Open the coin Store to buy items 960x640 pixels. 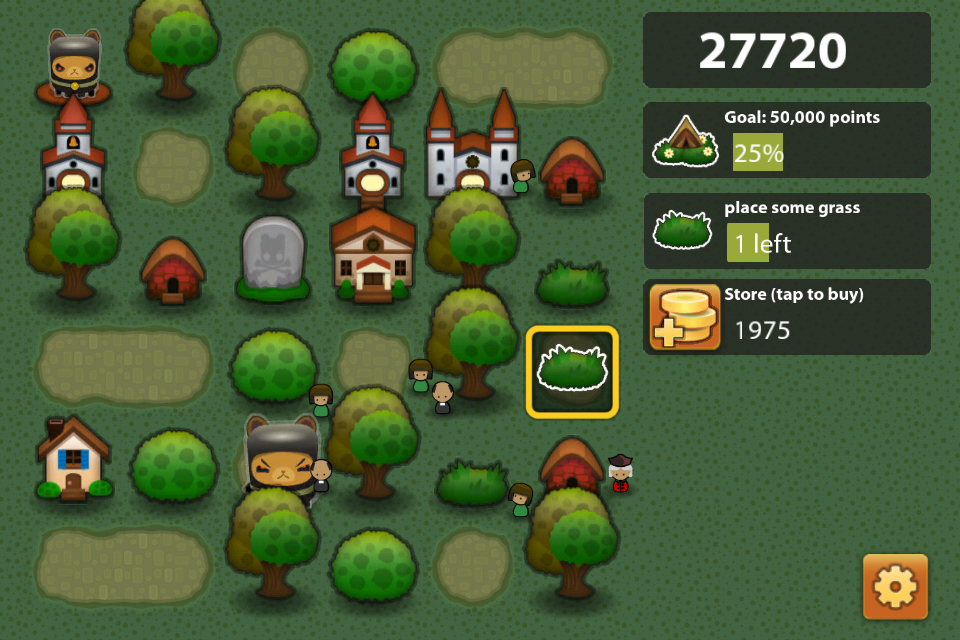point(786,317)
